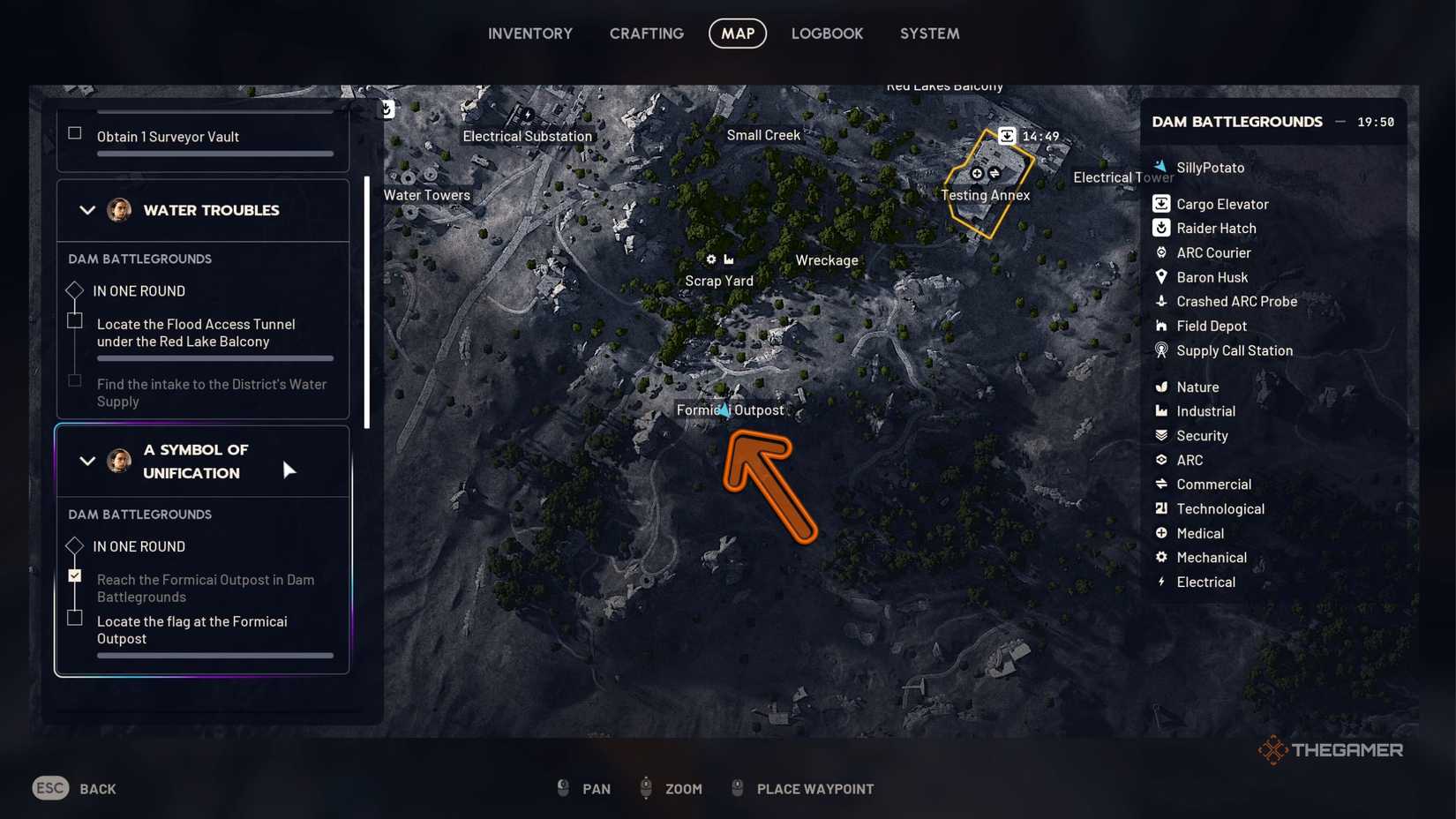Click the Baron Husk legend icon
Screen dimensions: 1456x819
(x=1161, y=277)
